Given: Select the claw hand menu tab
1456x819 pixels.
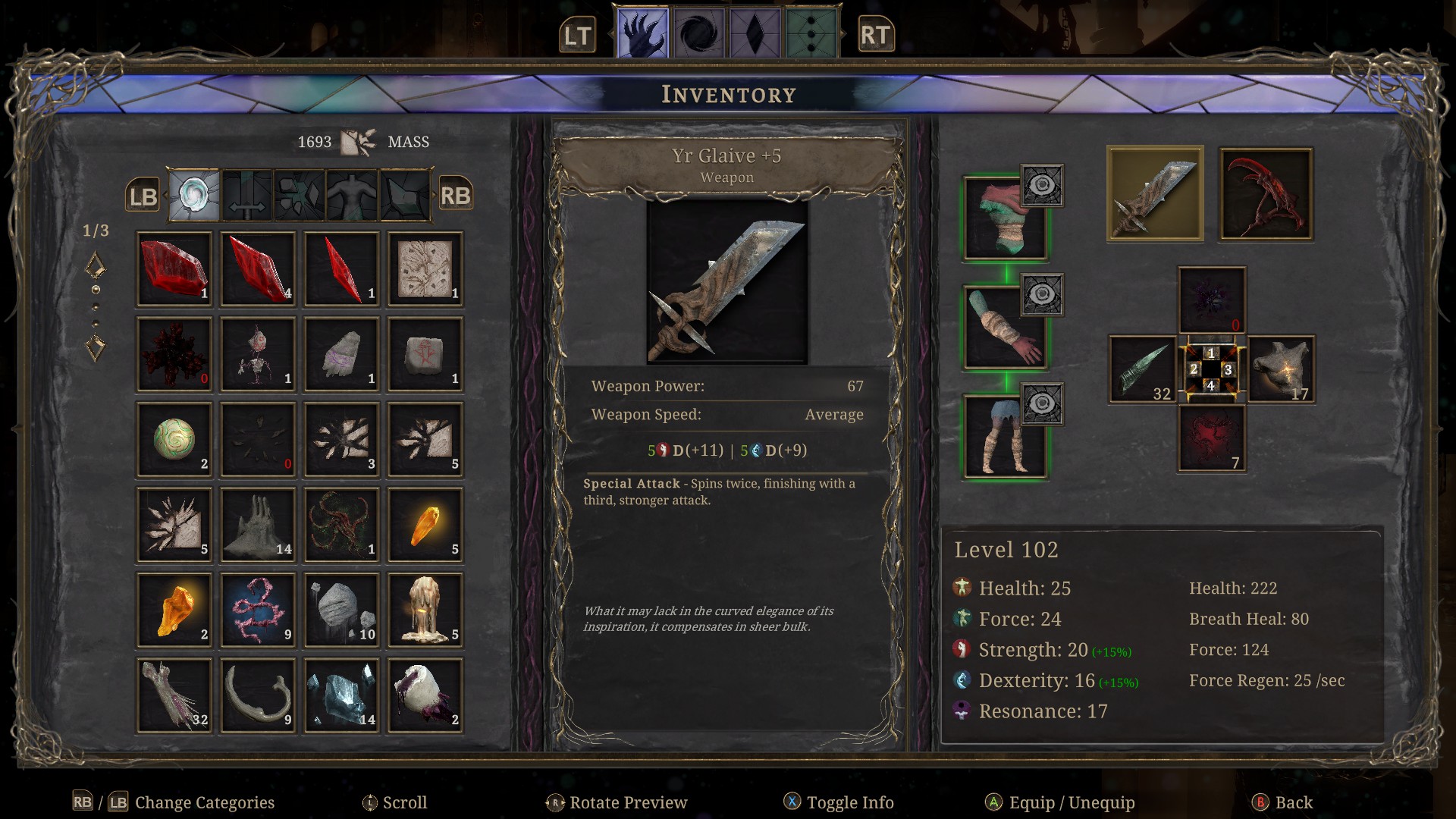Looking at the screenshot, I should 642,34.
